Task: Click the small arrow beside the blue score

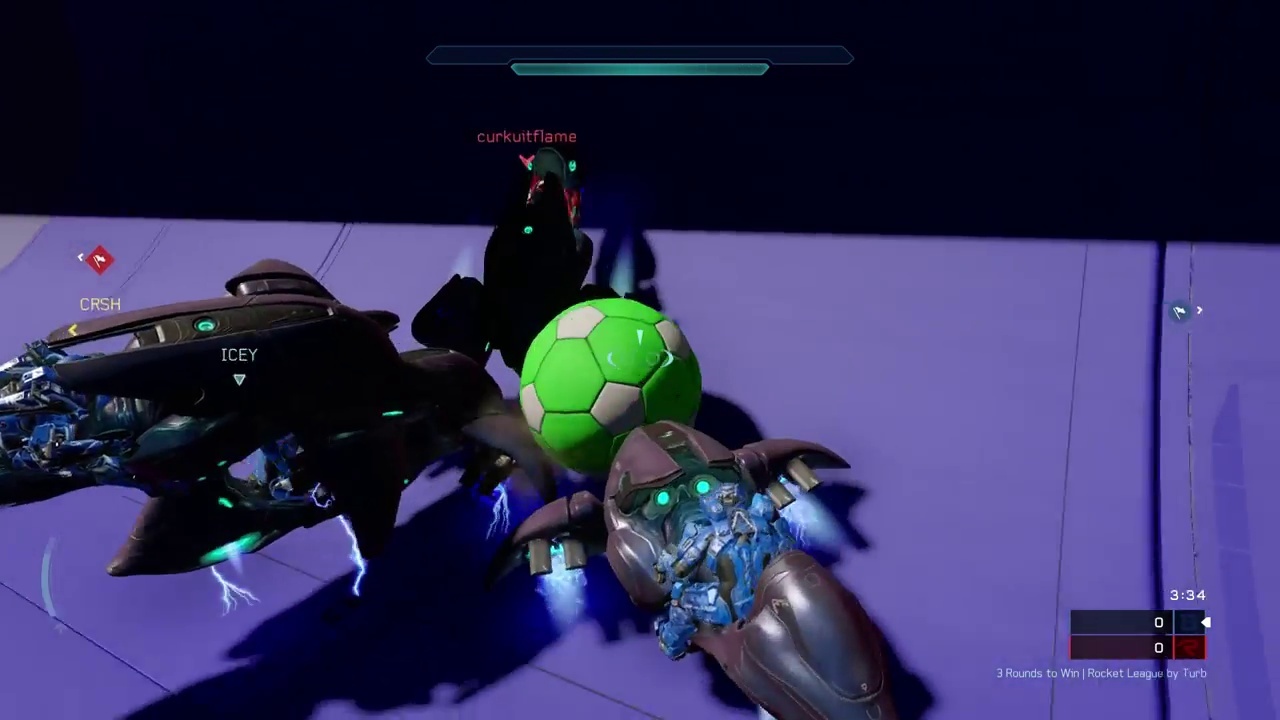Action: point(1205,622)
